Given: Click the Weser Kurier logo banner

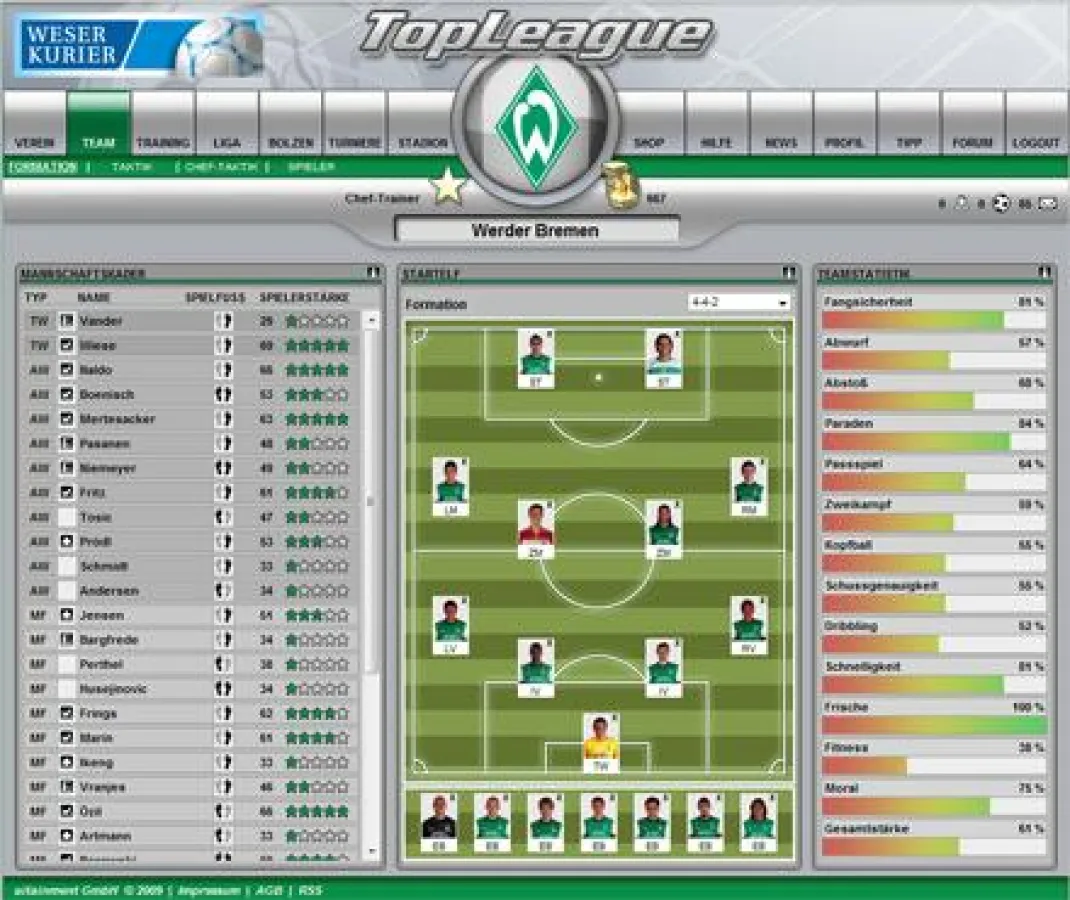Looking at the screenshot, I should 139,46.
